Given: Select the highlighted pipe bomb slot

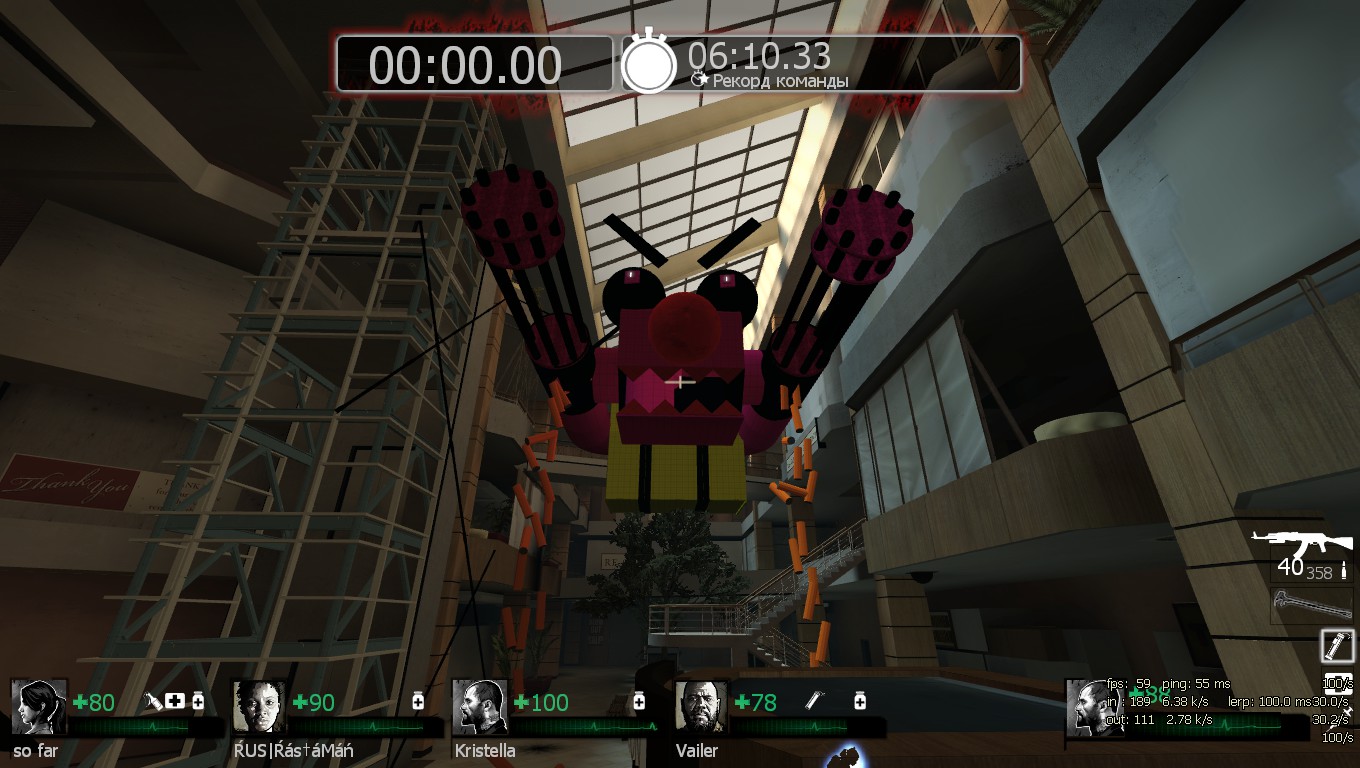Looking at the screenshot, I should [1337, 645].
